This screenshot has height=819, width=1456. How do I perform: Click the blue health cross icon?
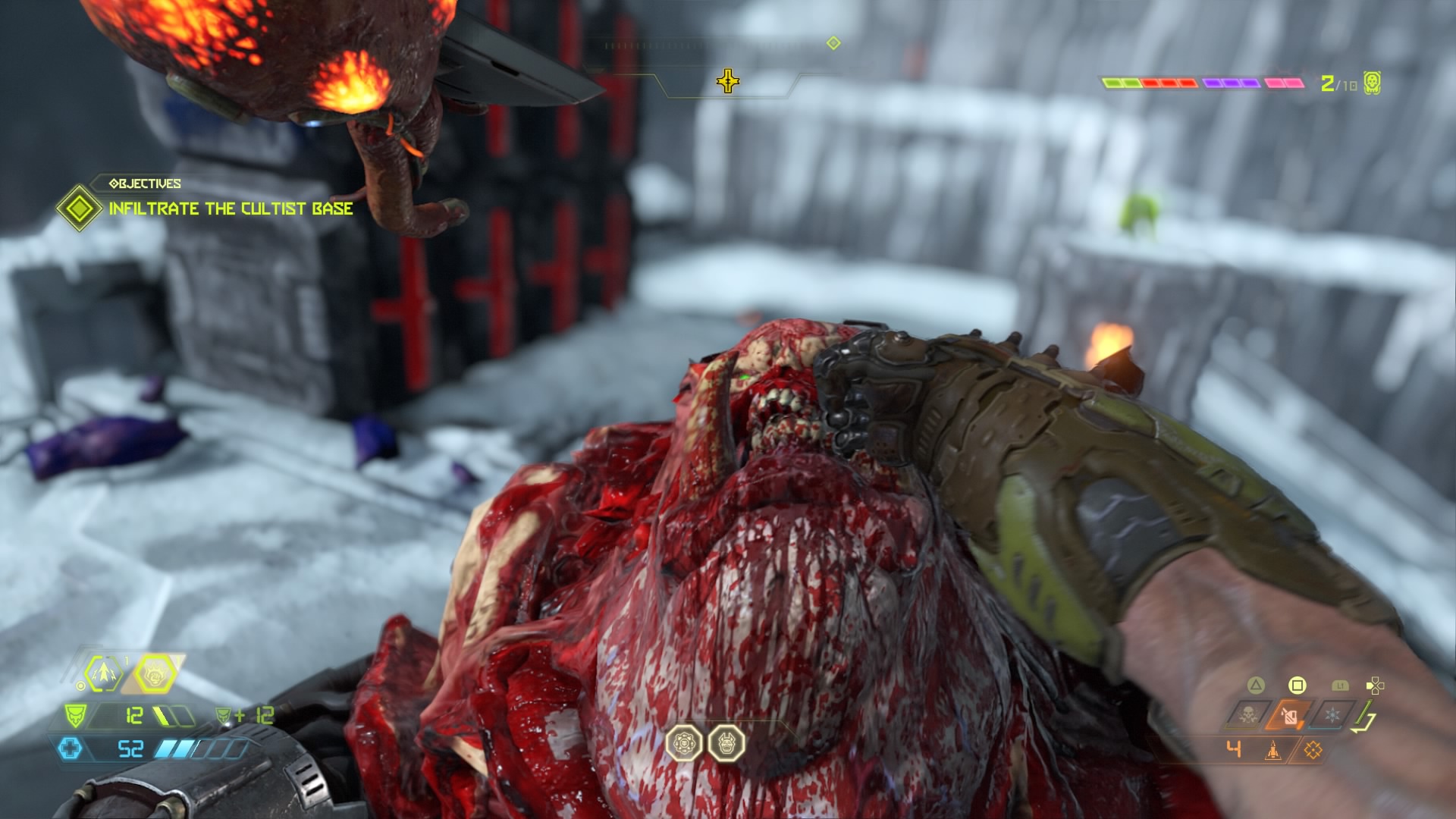click(x=69, y=749)
